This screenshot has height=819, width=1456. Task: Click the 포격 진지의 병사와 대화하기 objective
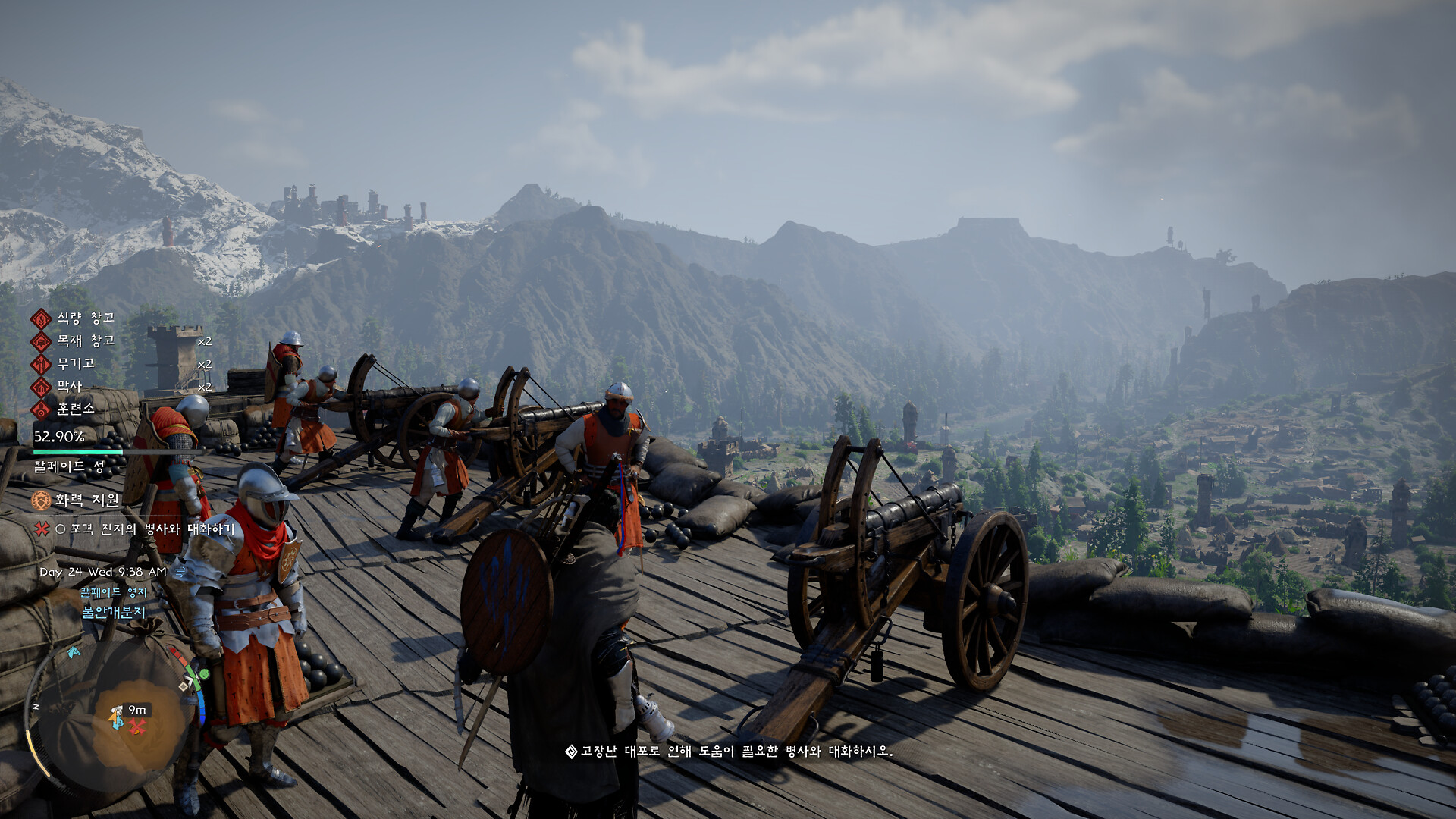(x=144, y=529)
